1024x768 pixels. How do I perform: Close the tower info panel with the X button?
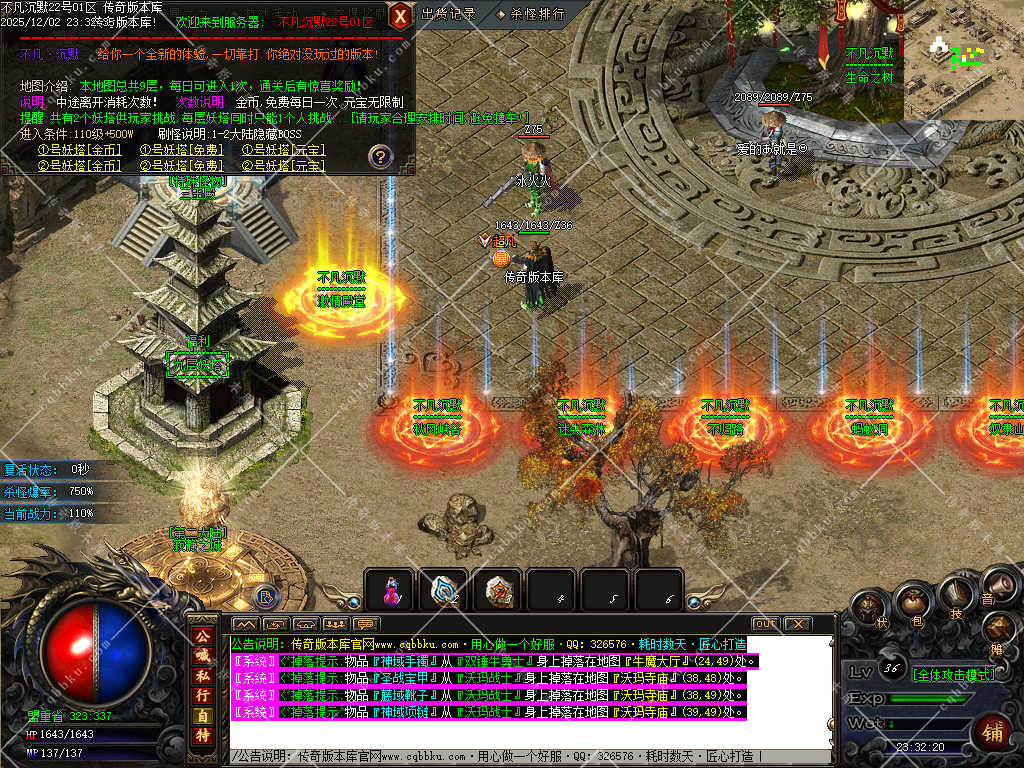[x=400, y=16]
